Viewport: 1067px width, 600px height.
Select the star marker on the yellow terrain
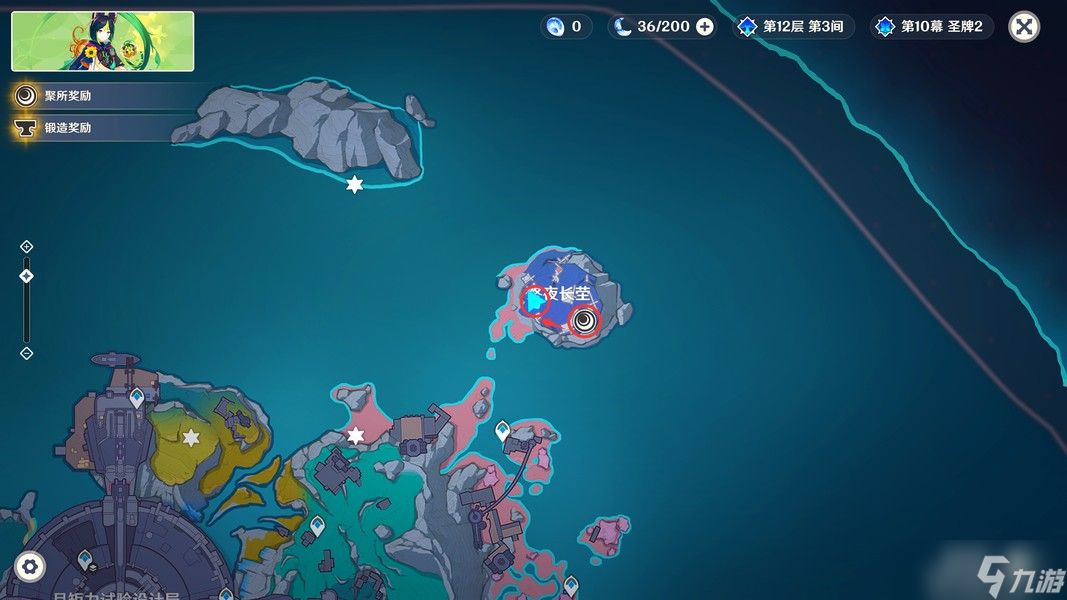pyautogui.click(x=191, y=438)
